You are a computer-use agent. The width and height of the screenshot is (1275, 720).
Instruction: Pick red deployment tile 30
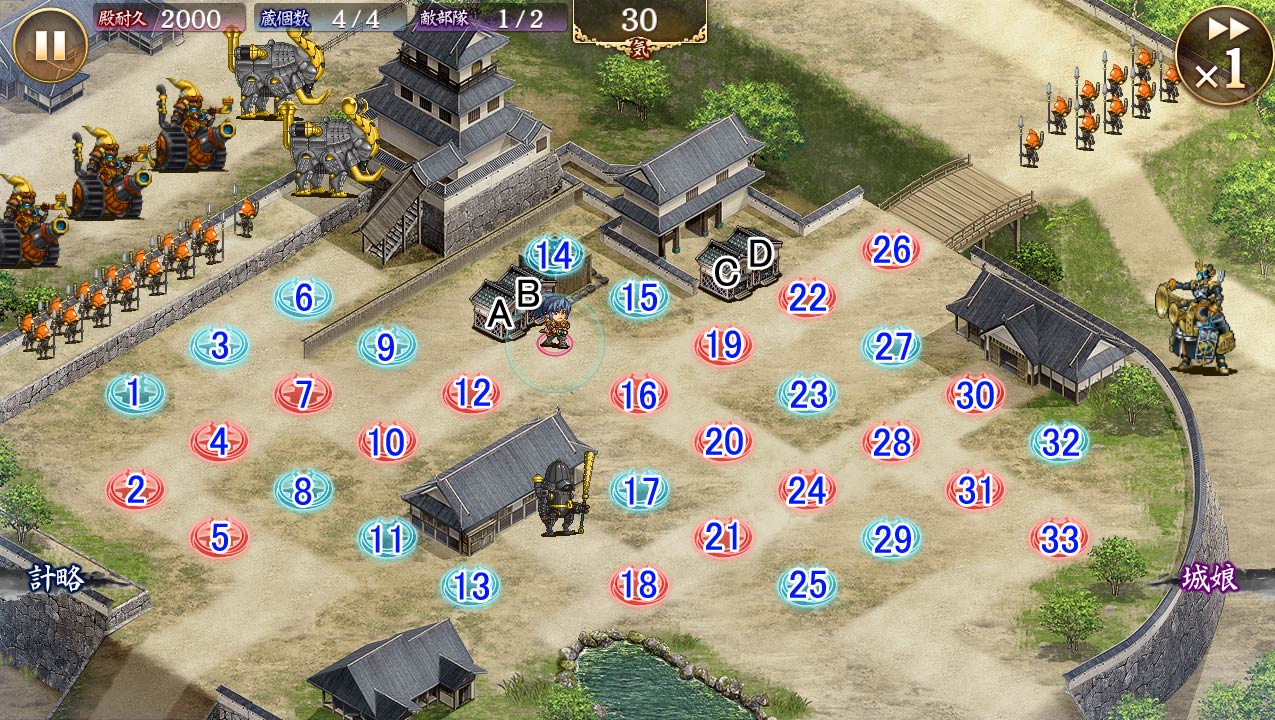coord(975,395)
